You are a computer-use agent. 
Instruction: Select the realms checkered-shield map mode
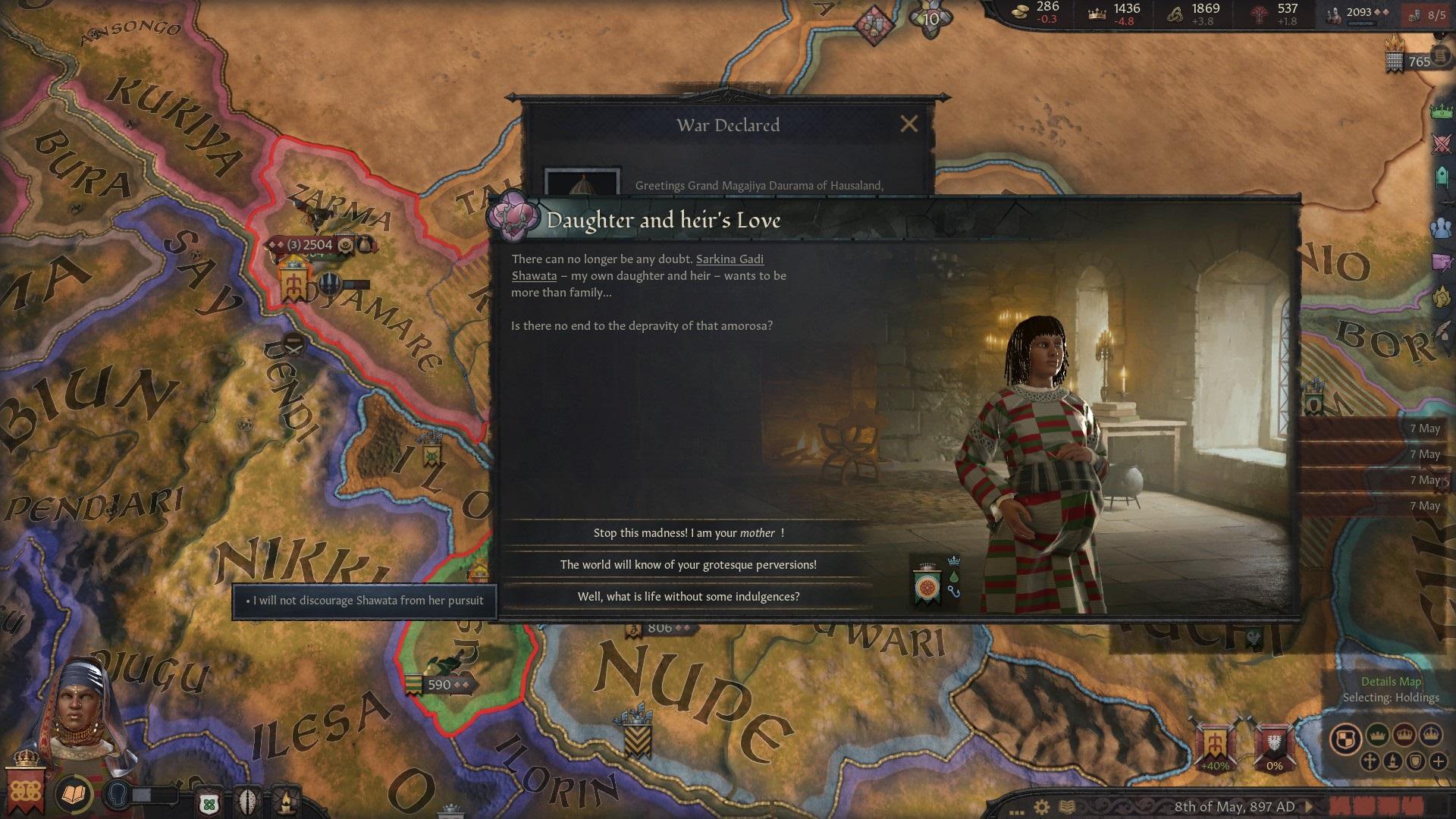(1345, 738)
